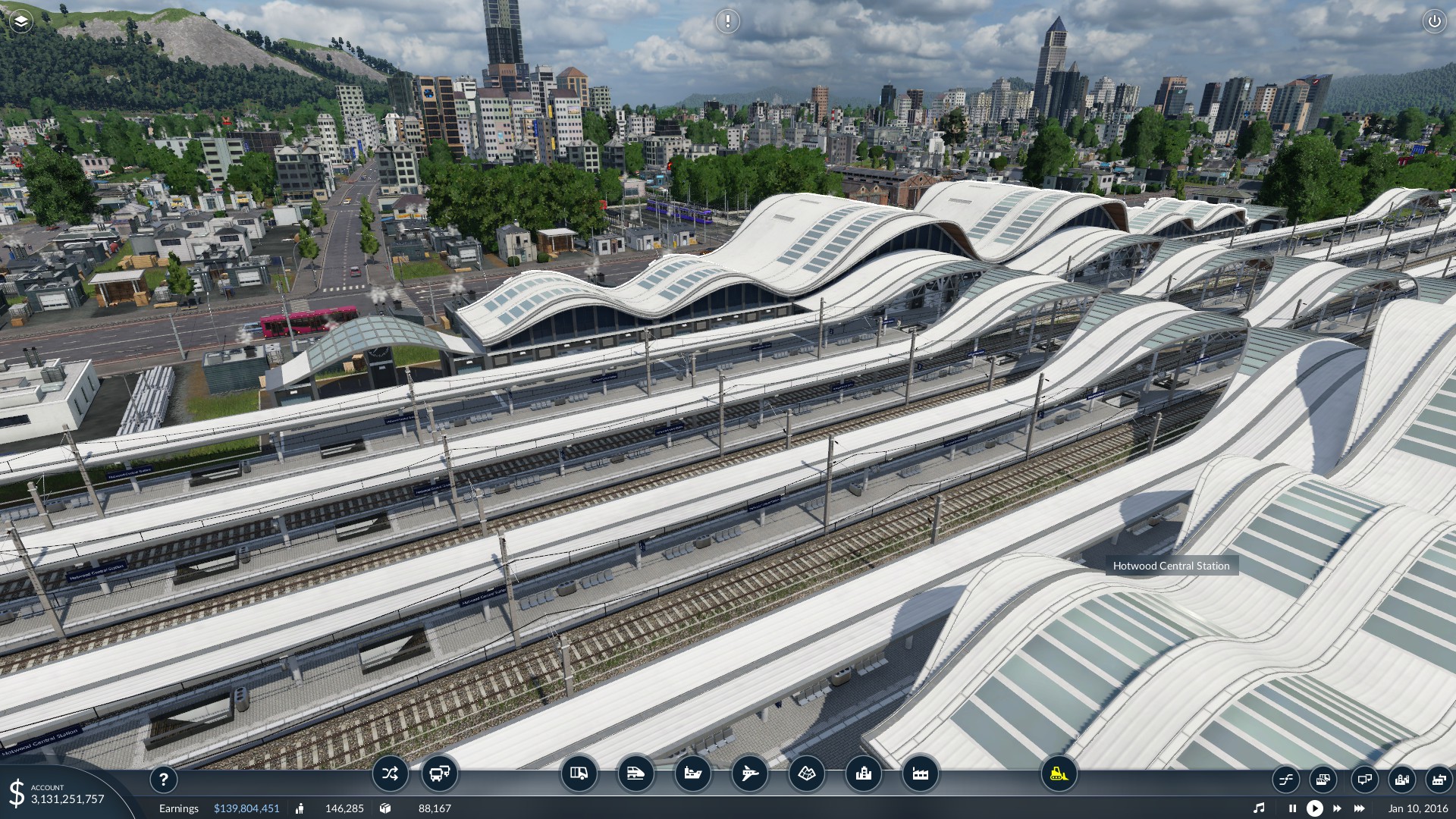Open the question mark help button
1456x819 pixels.
tap(163, 779)
